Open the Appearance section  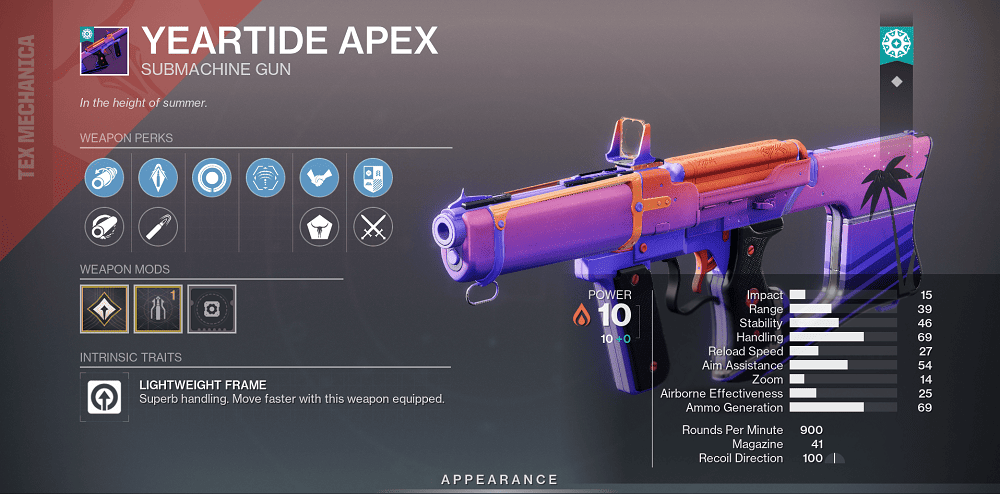[x=499, y=480]
